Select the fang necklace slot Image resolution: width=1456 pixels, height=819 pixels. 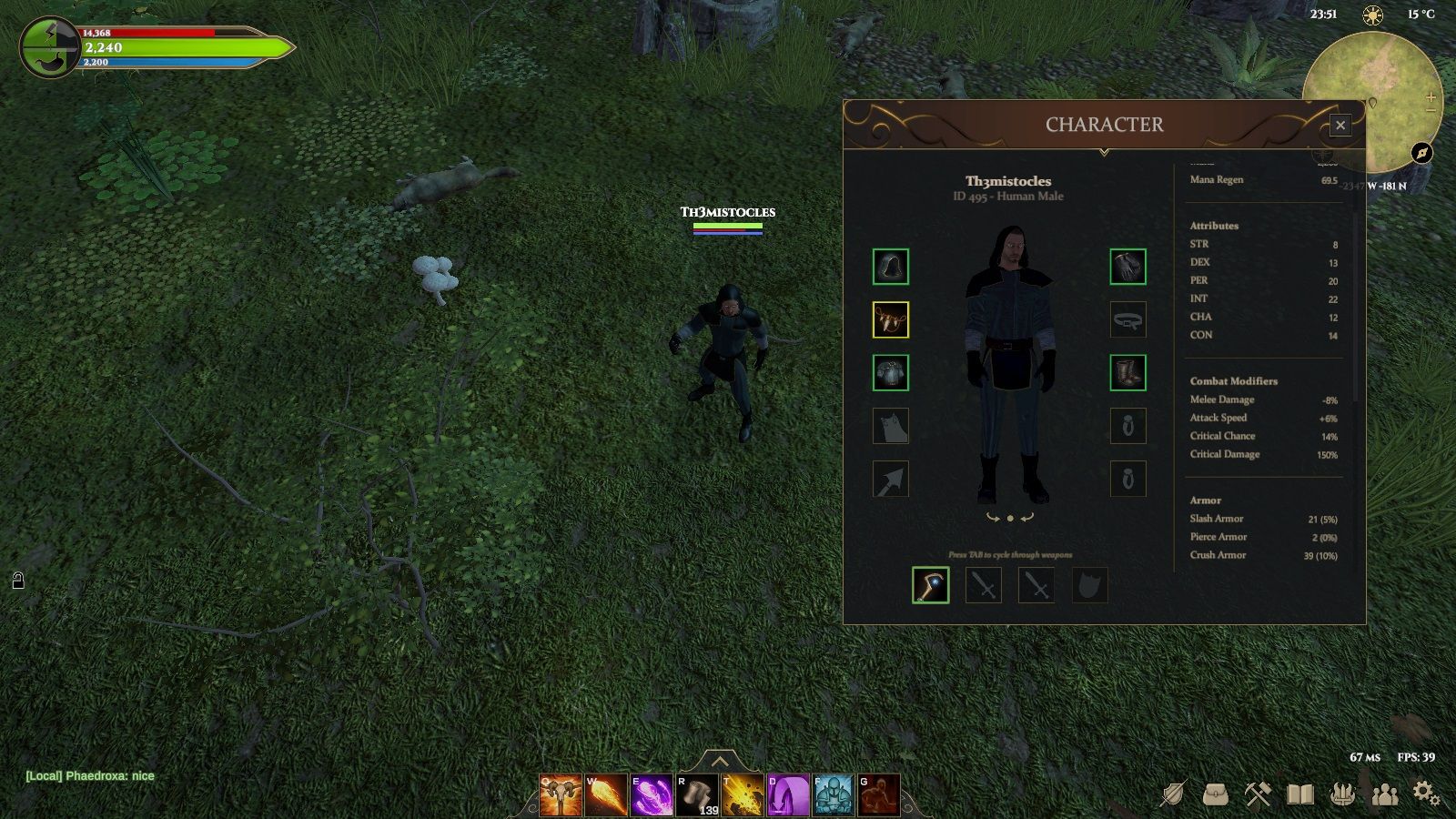[x=891, y=319]
